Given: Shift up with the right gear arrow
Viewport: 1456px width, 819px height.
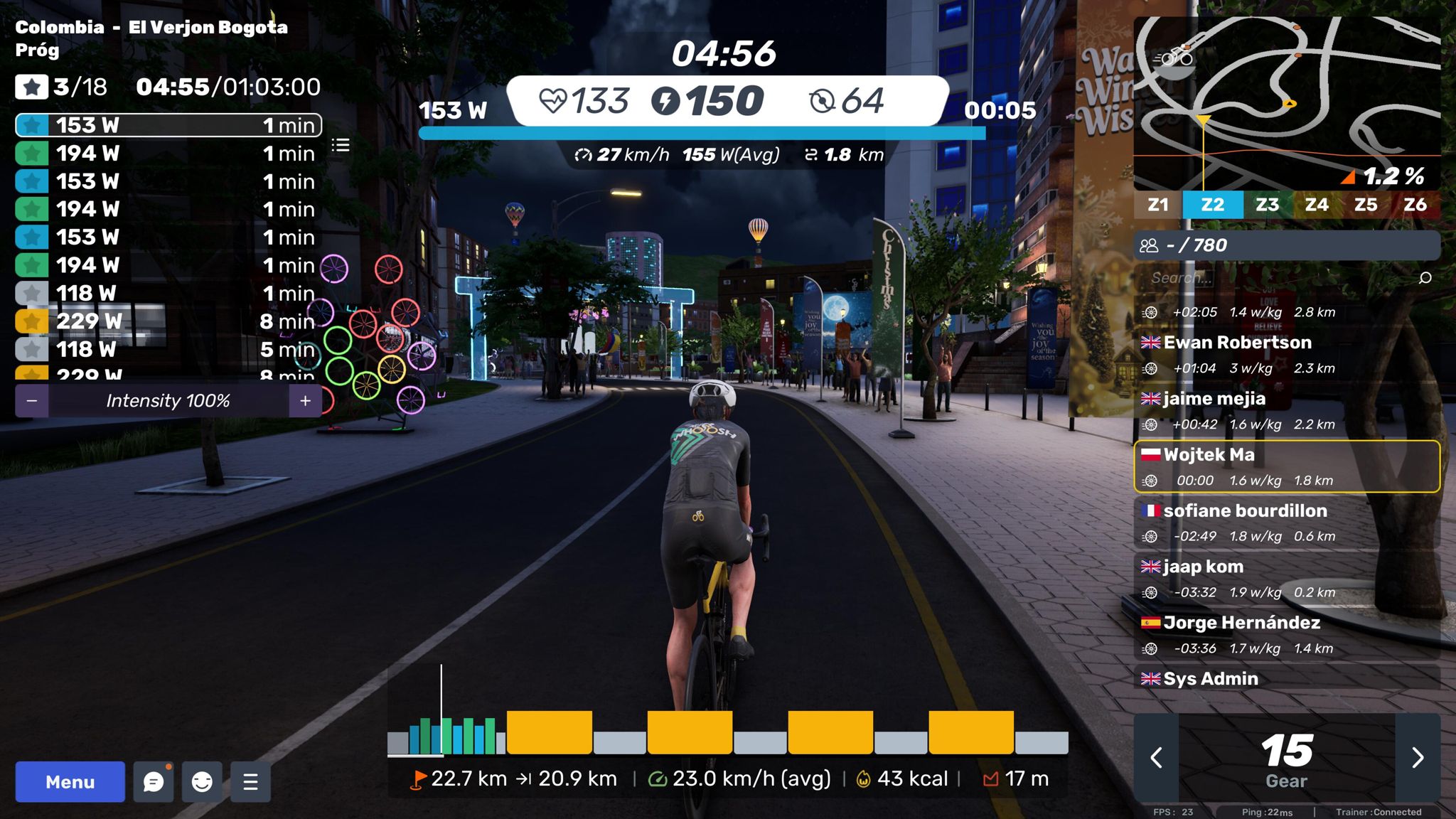Looking at the screenshot, I should pyautogui.click(x=1418, y=757).
